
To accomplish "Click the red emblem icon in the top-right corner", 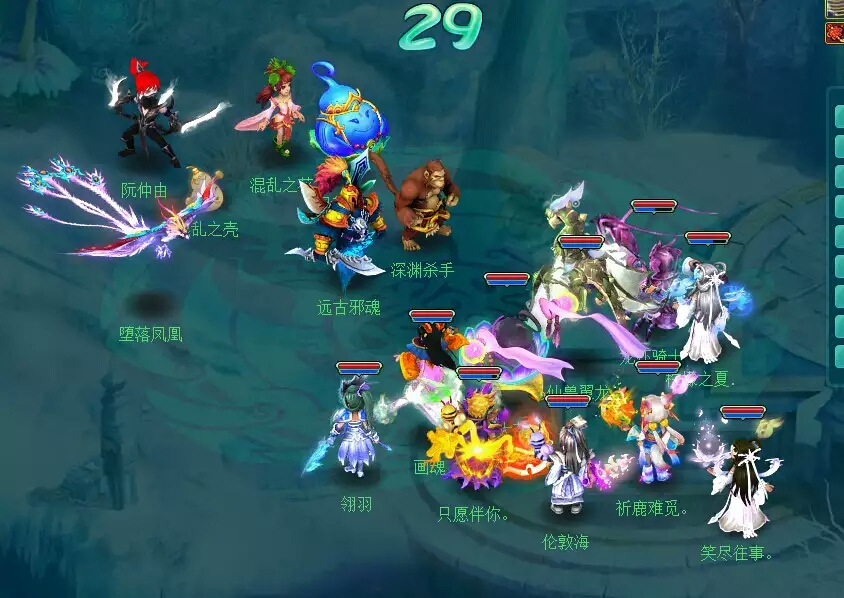I will 834,33.
